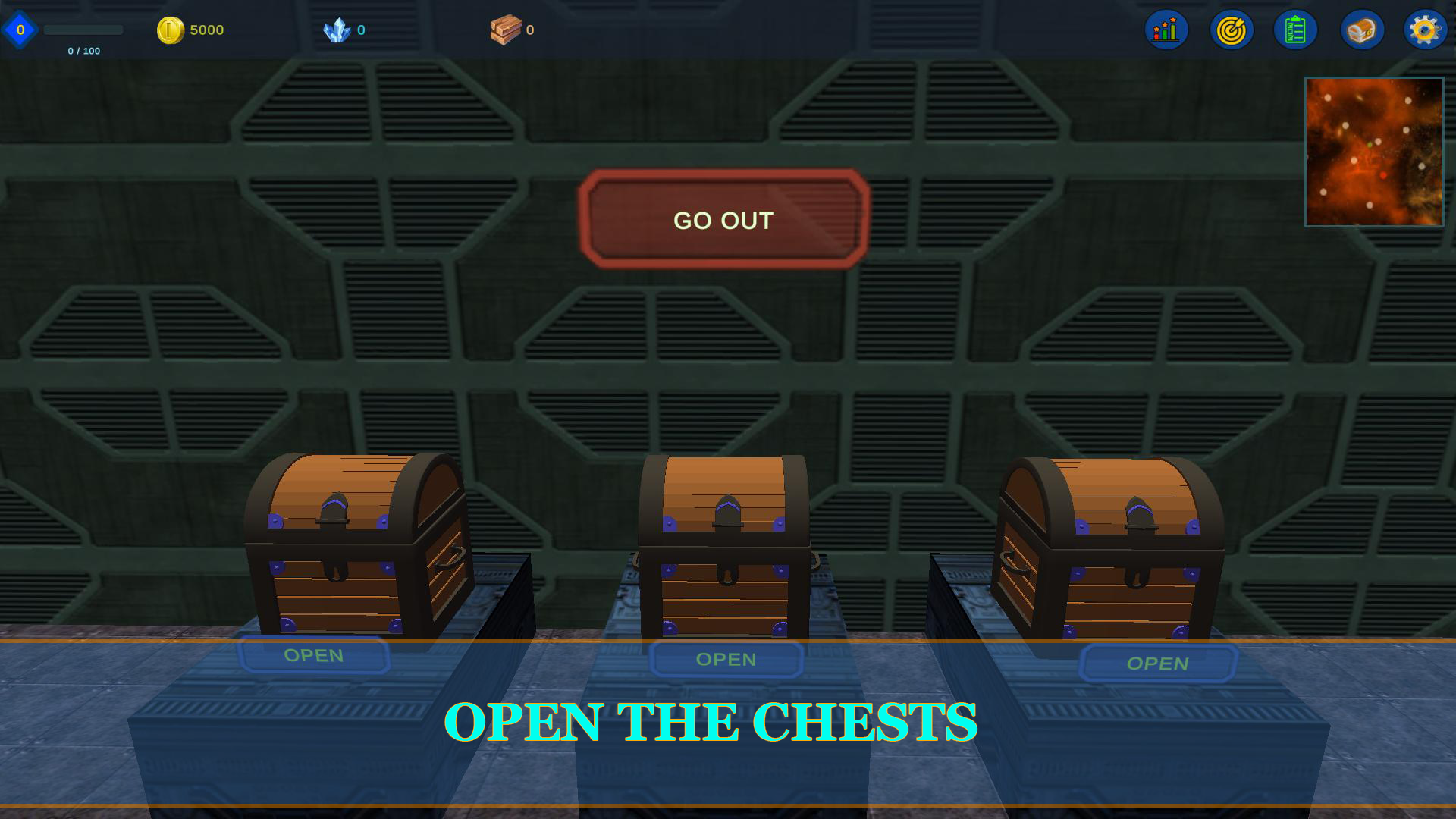Click the 5000 coin counter
This screenshot has width=1456, height=819.
point(206,30)
